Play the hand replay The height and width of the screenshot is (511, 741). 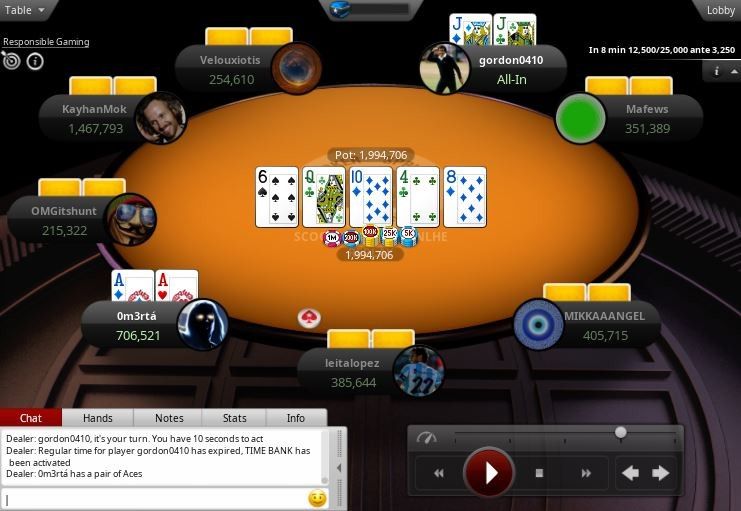489,473
